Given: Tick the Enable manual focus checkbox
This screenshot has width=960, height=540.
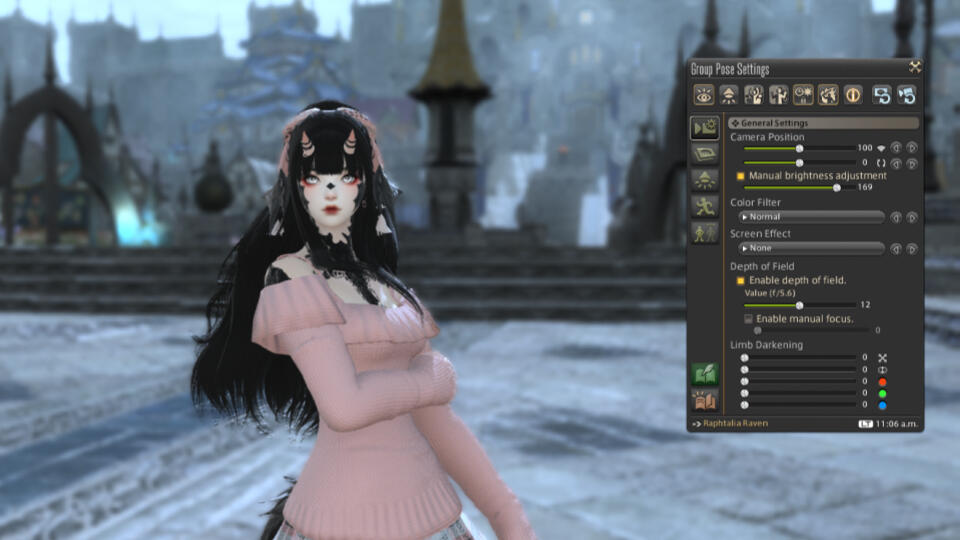Looking at the screenshot, I should click(748, 318).
